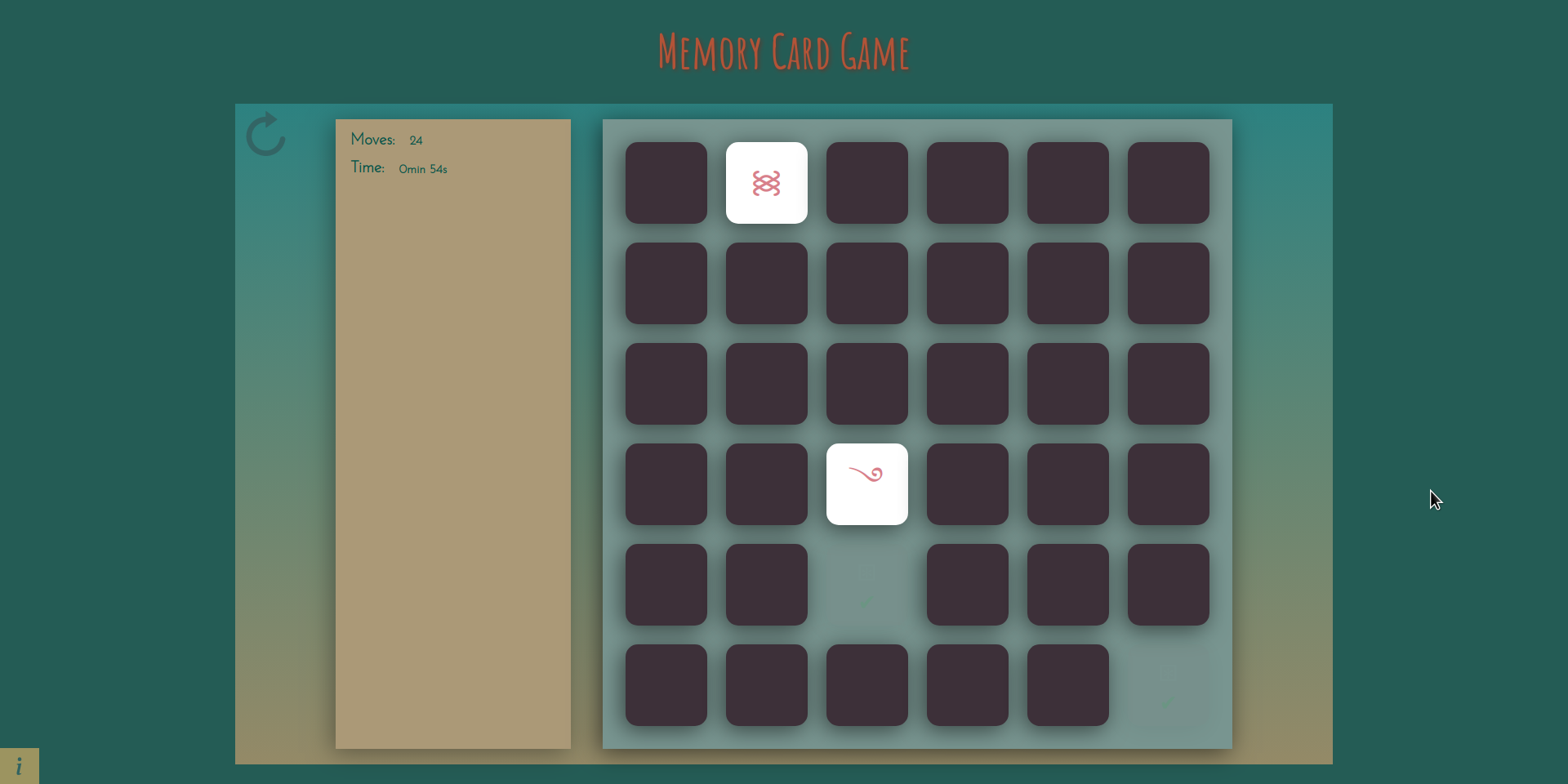Flip the first card in the bottom row
Screen dimensions: 1568x784
pos(665,686)
